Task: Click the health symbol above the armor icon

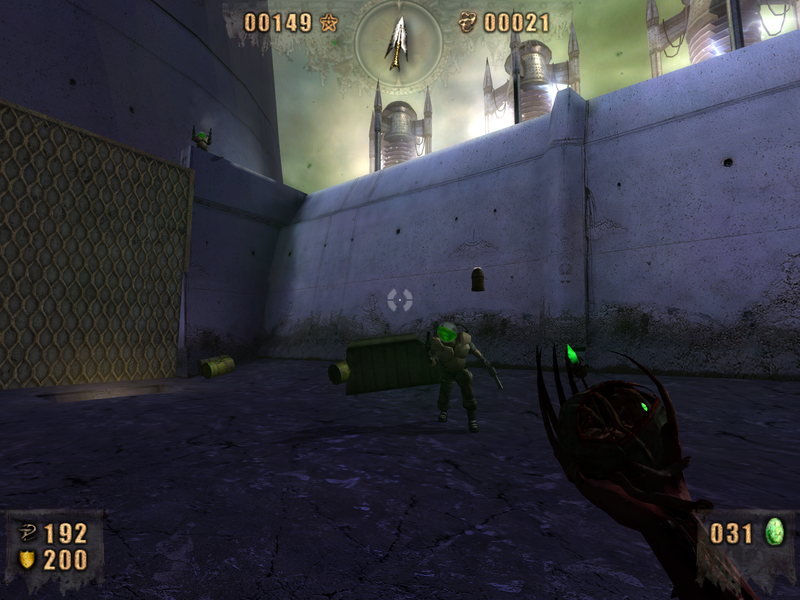Action: [27, 533]
